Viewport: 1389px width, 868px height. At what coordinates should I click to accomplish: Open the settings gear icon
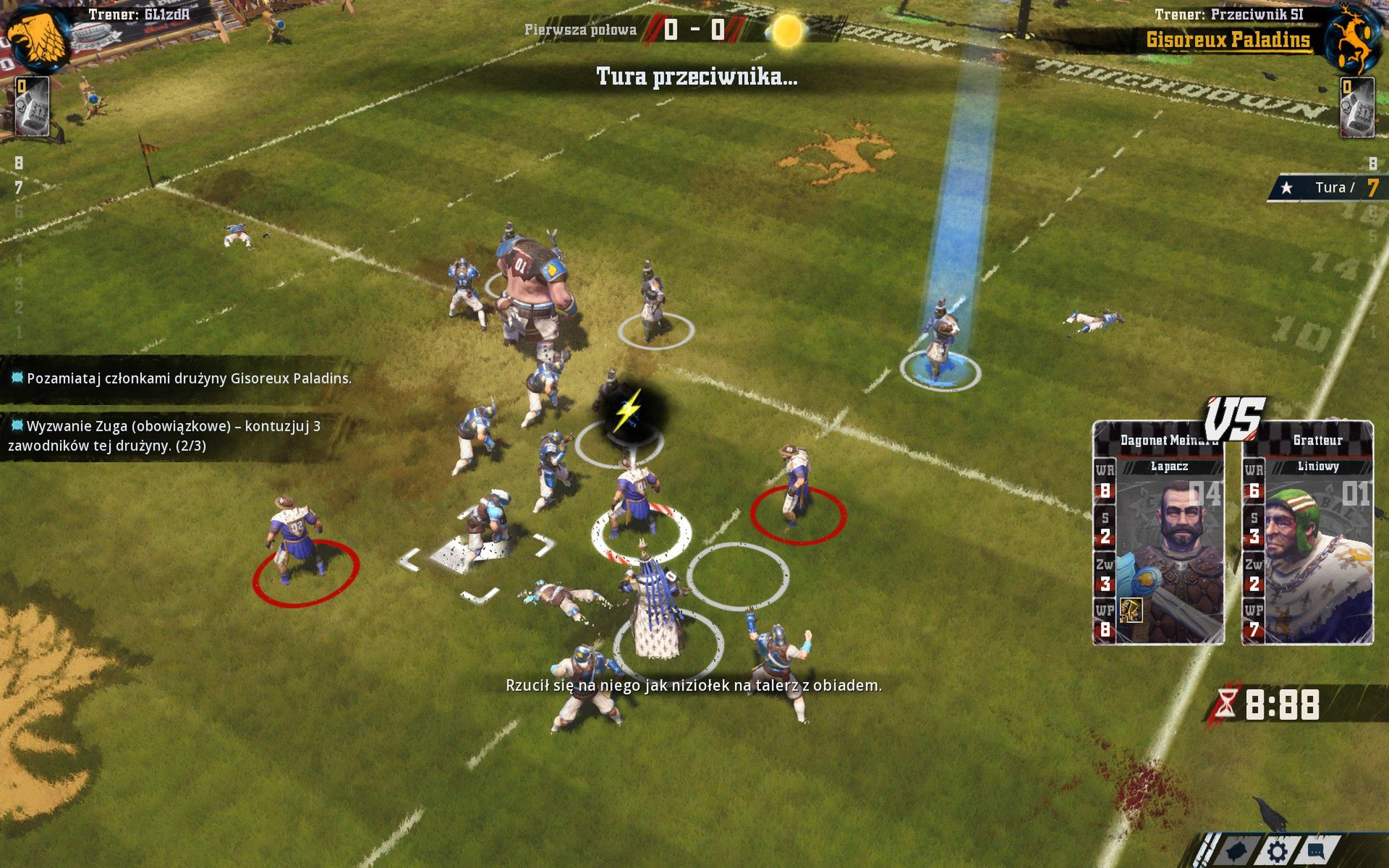(x=1278, y=852)
